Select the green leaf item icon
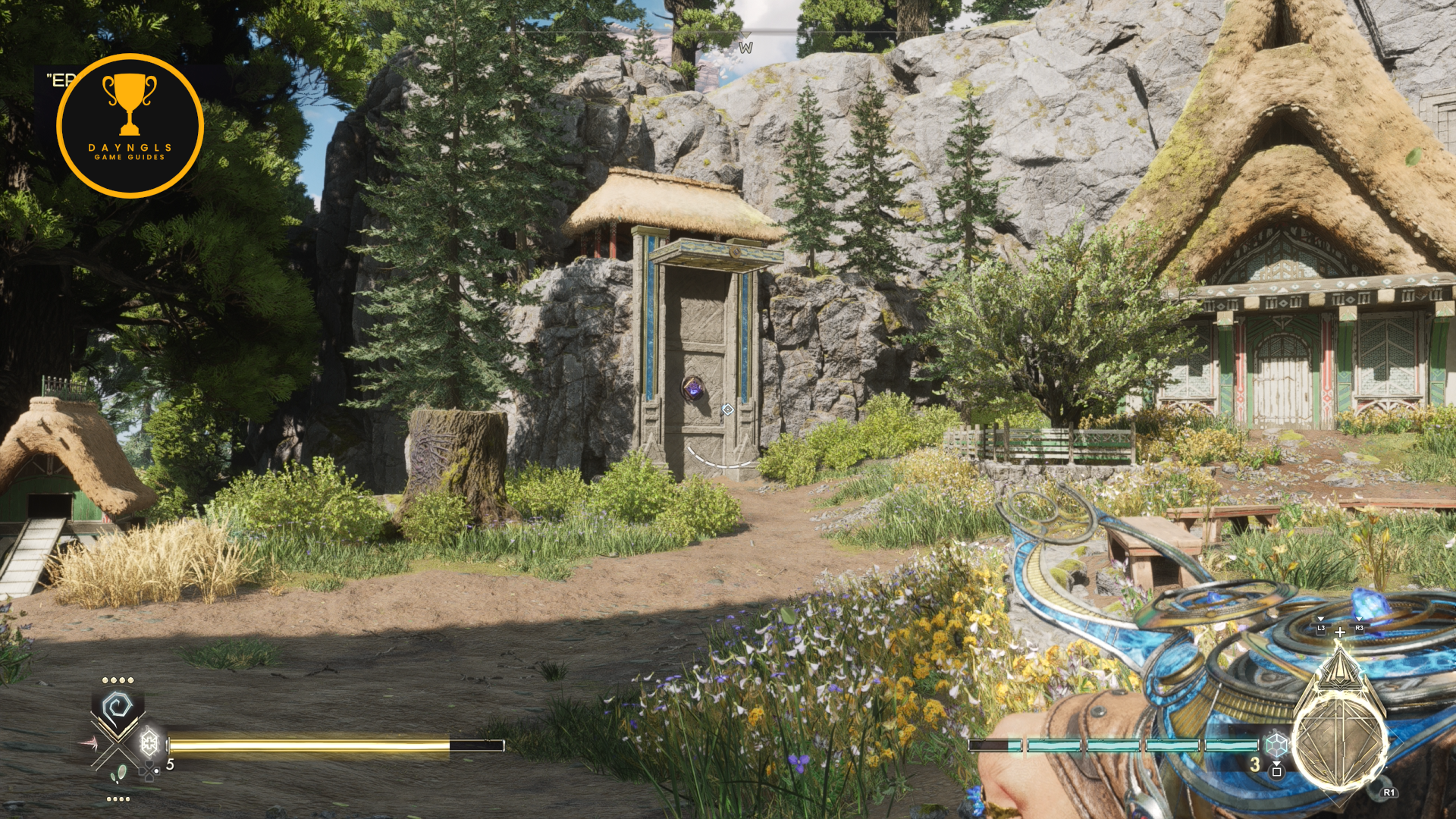Screen dimensions: 1456x819 click(x=119, y=774)
